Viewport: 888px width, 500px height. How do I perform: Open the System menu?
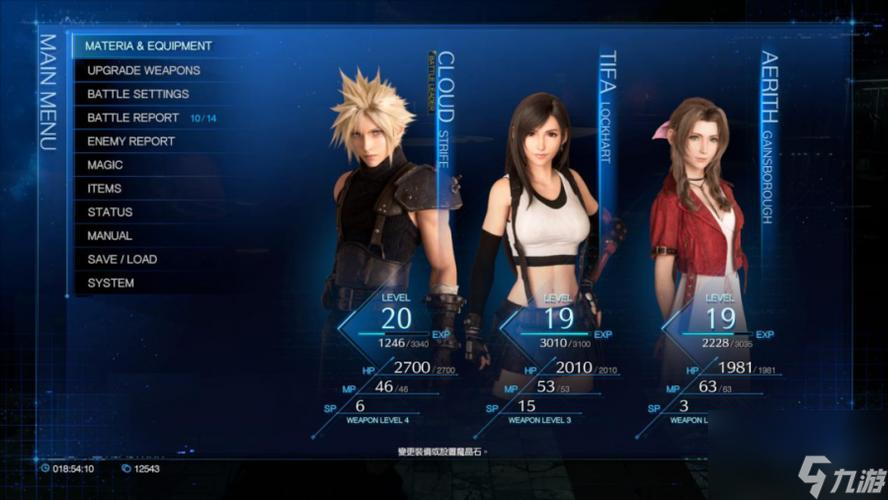(x=111, y=283)
